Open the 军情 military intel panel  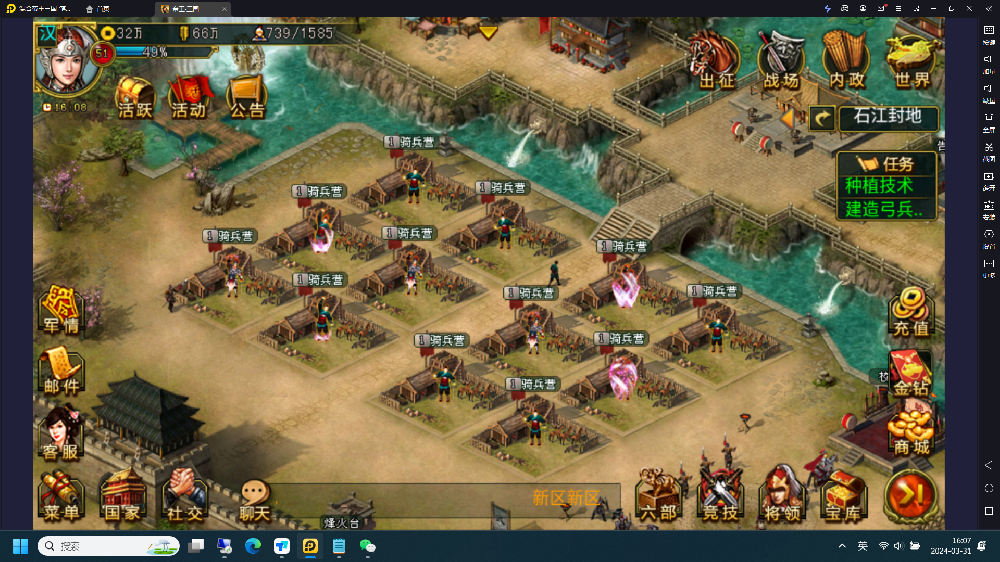(x=61, y=310)
